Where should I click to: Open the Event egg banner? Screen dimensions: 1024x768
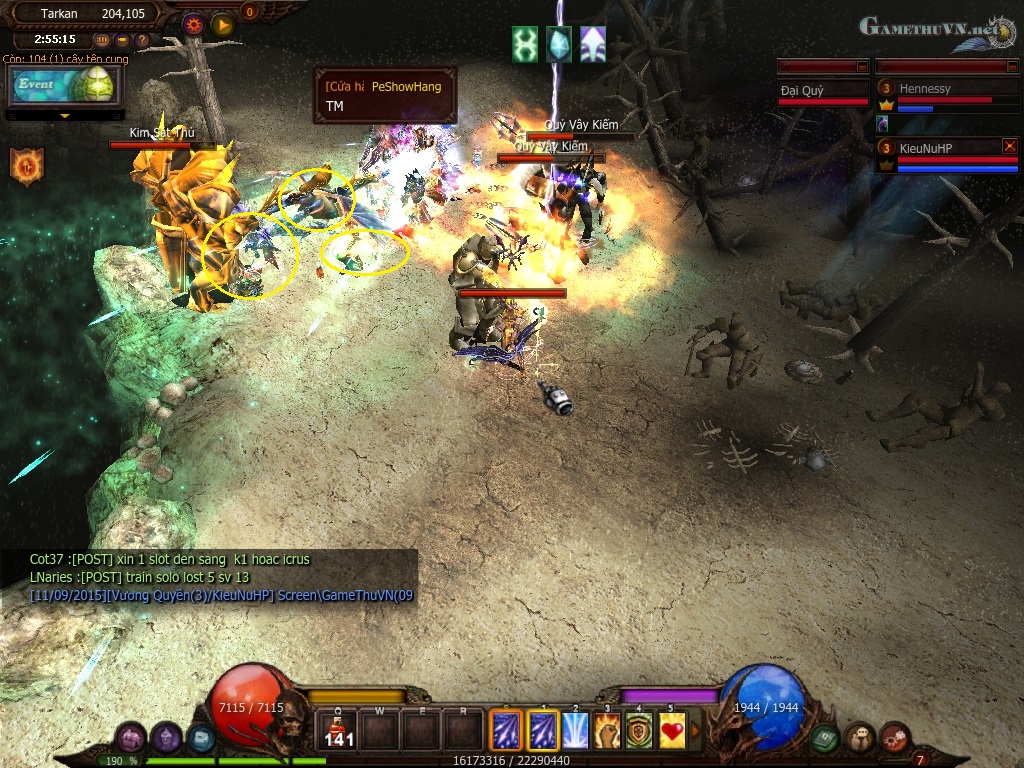[63, 86]
